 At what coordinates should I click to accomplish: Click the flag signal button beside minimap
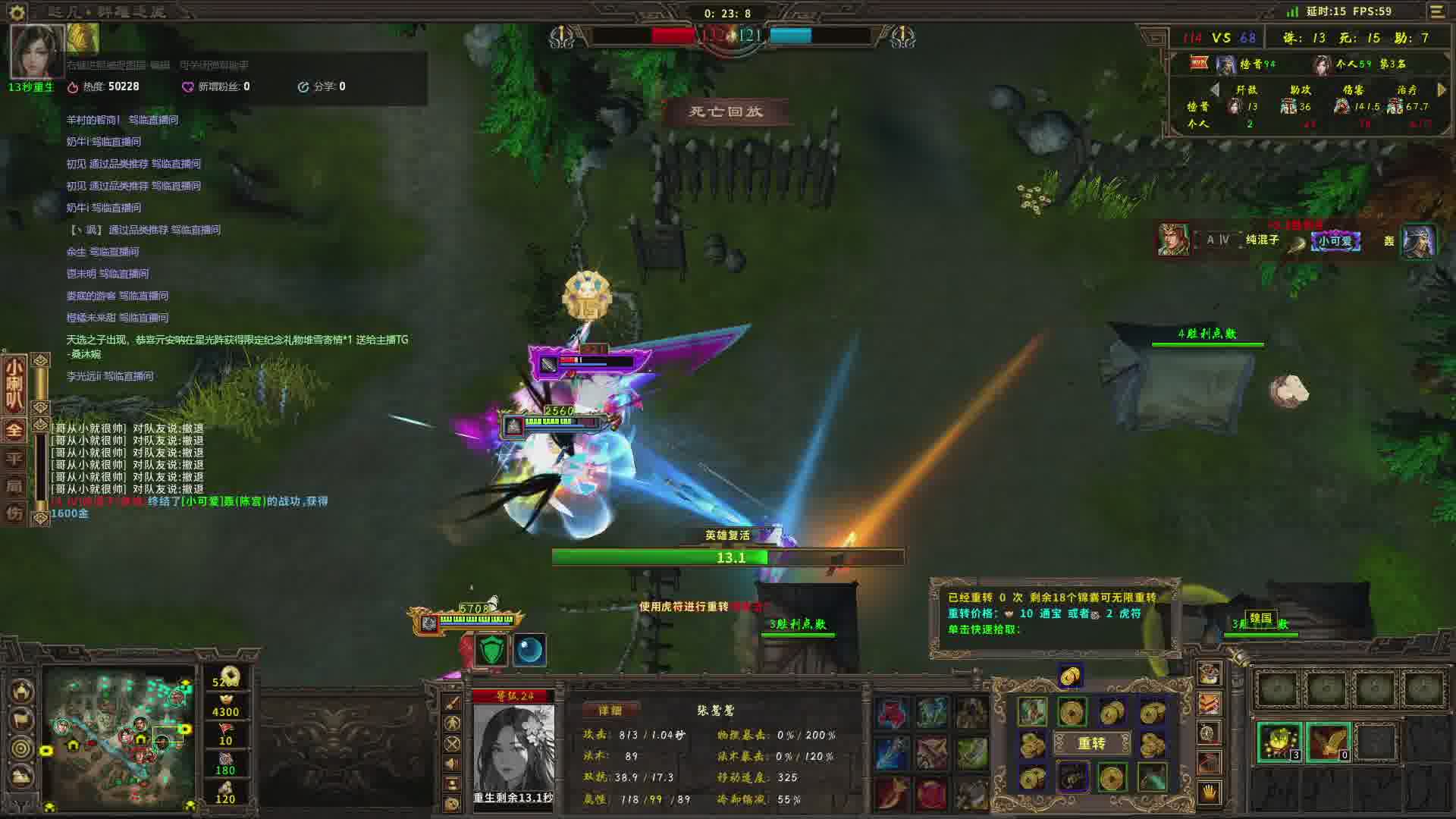(21, 719)
